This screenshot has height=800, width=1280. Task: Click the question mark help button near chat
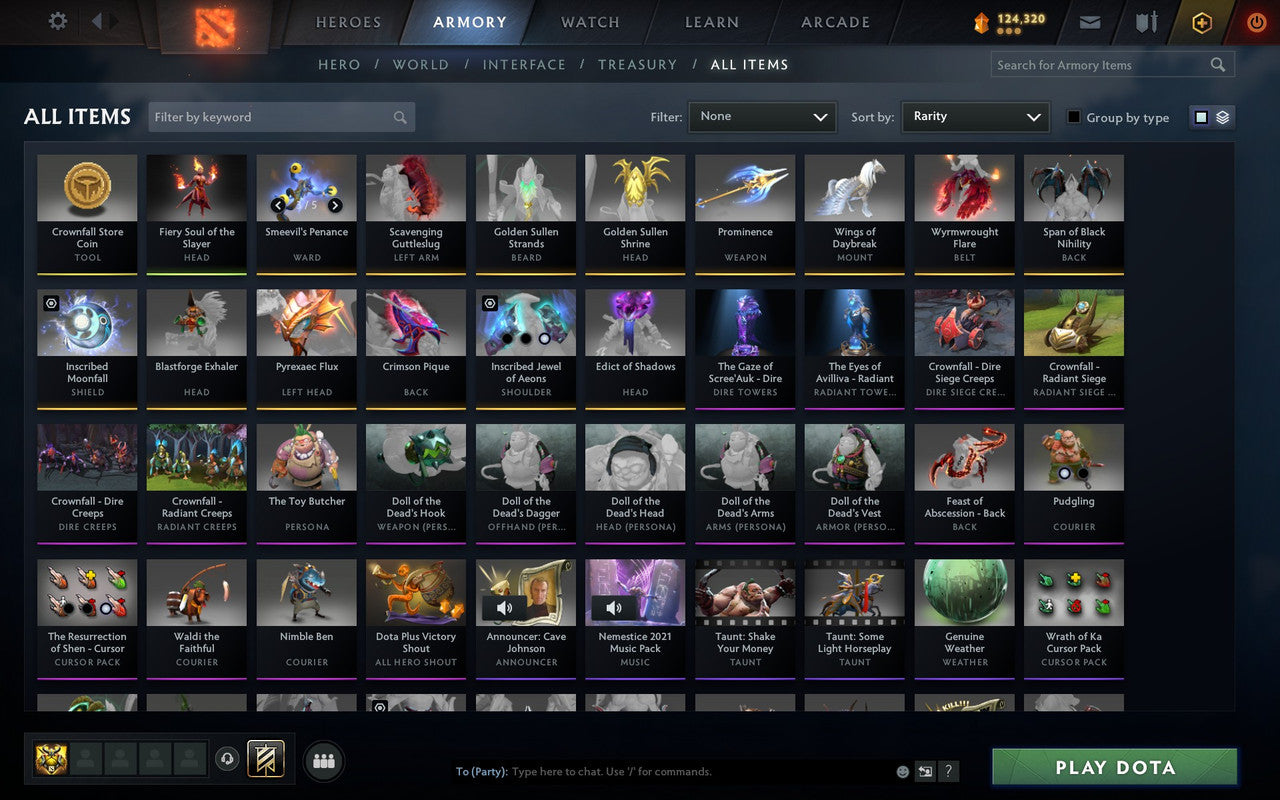click(948, 771)
